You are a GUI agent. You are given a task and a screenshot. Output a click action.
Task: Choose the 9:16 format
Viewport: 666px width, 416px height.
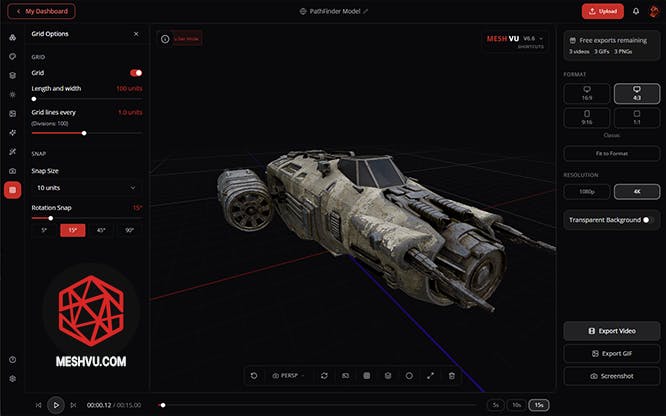(587, 119)
